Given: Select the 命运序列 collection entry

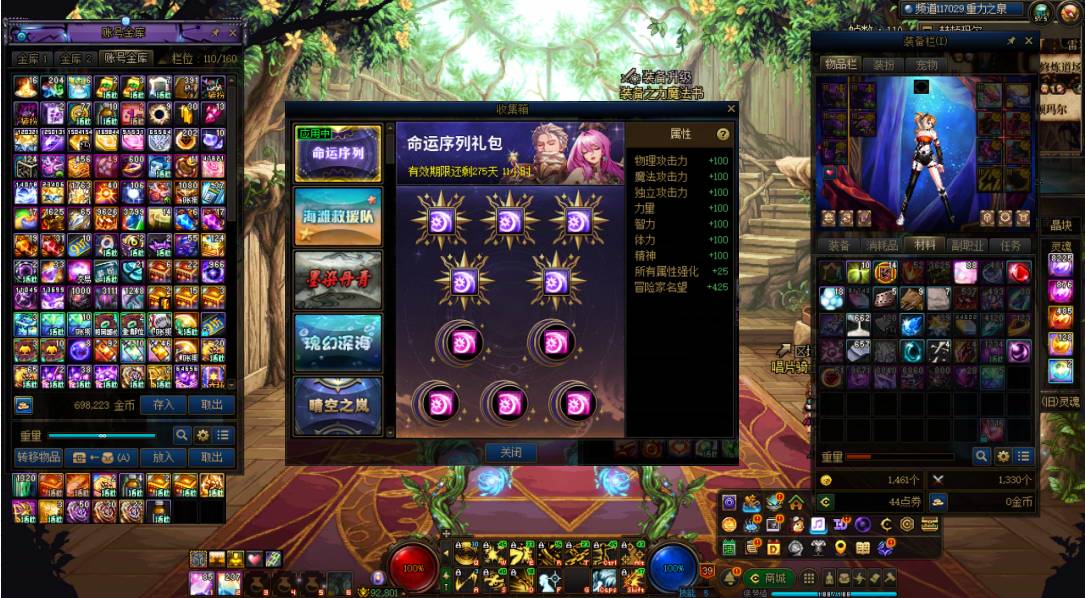Looking at the screenshot, I should (338, 154).
